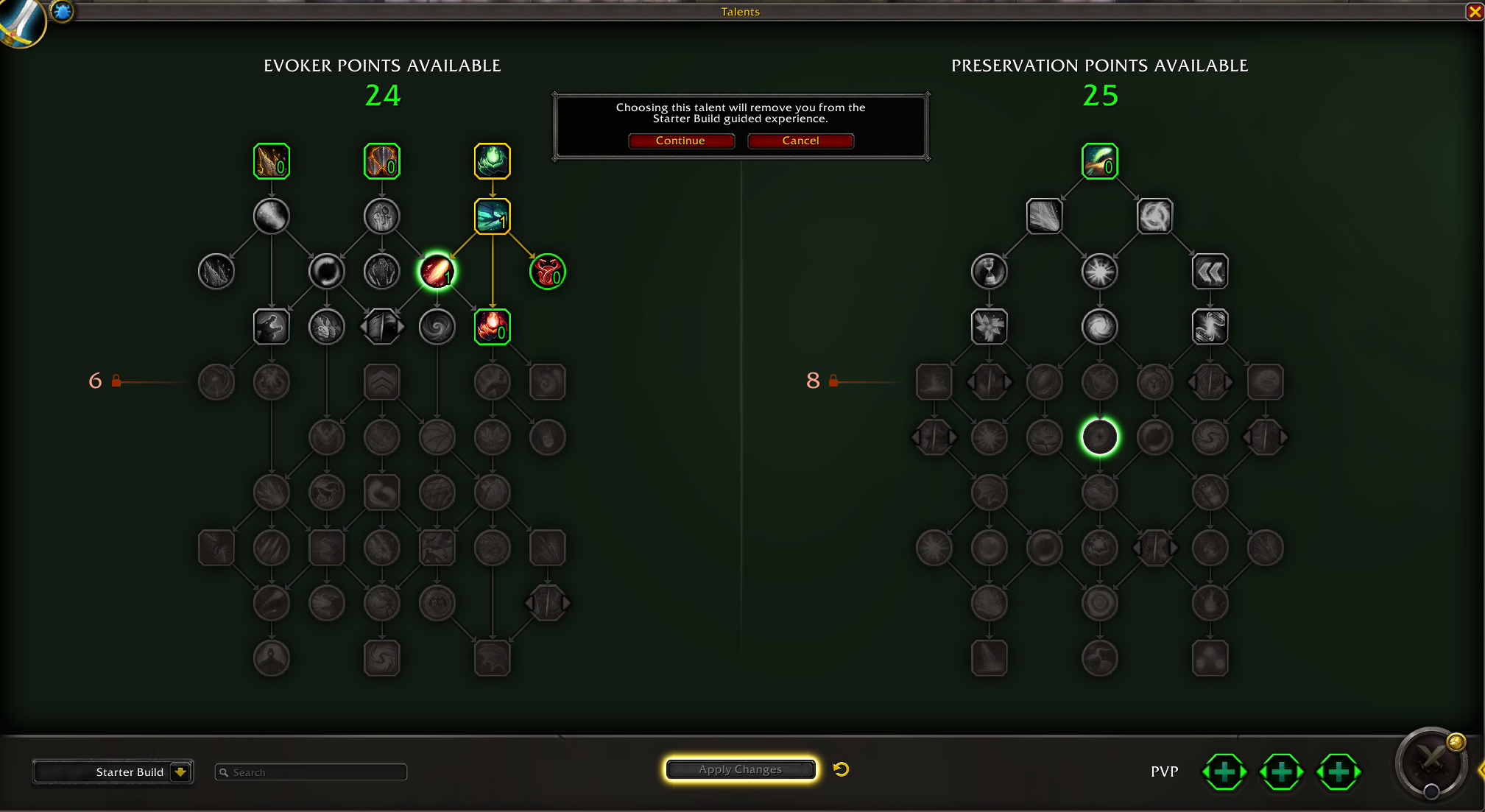The width and height of the screenshot is (1485, 812).
Task: Click the flaming orb talent below Permeating Chill
Action: tap(492, 328)
